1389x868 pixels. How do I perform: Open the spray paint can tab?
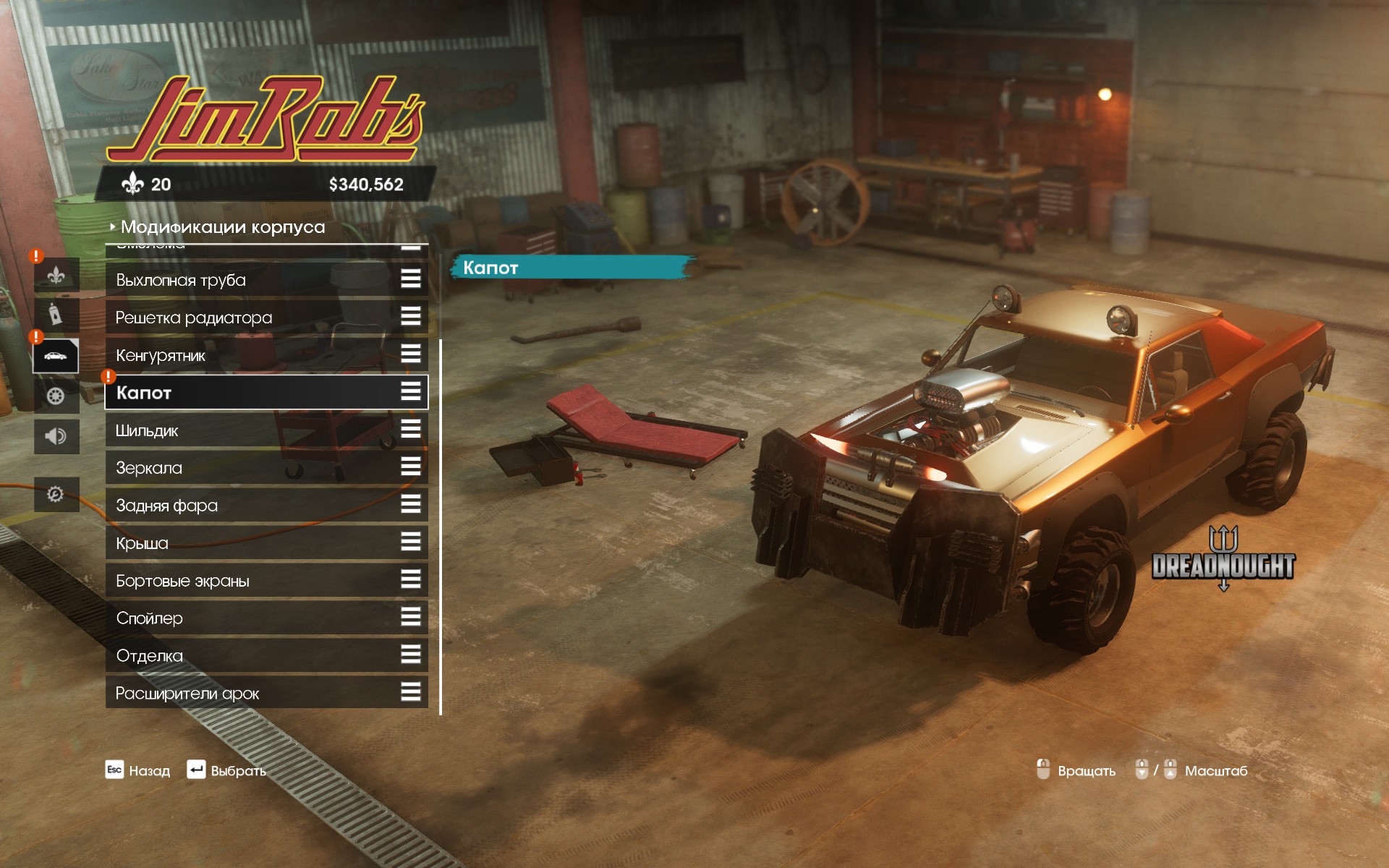[x=56, y=315]
